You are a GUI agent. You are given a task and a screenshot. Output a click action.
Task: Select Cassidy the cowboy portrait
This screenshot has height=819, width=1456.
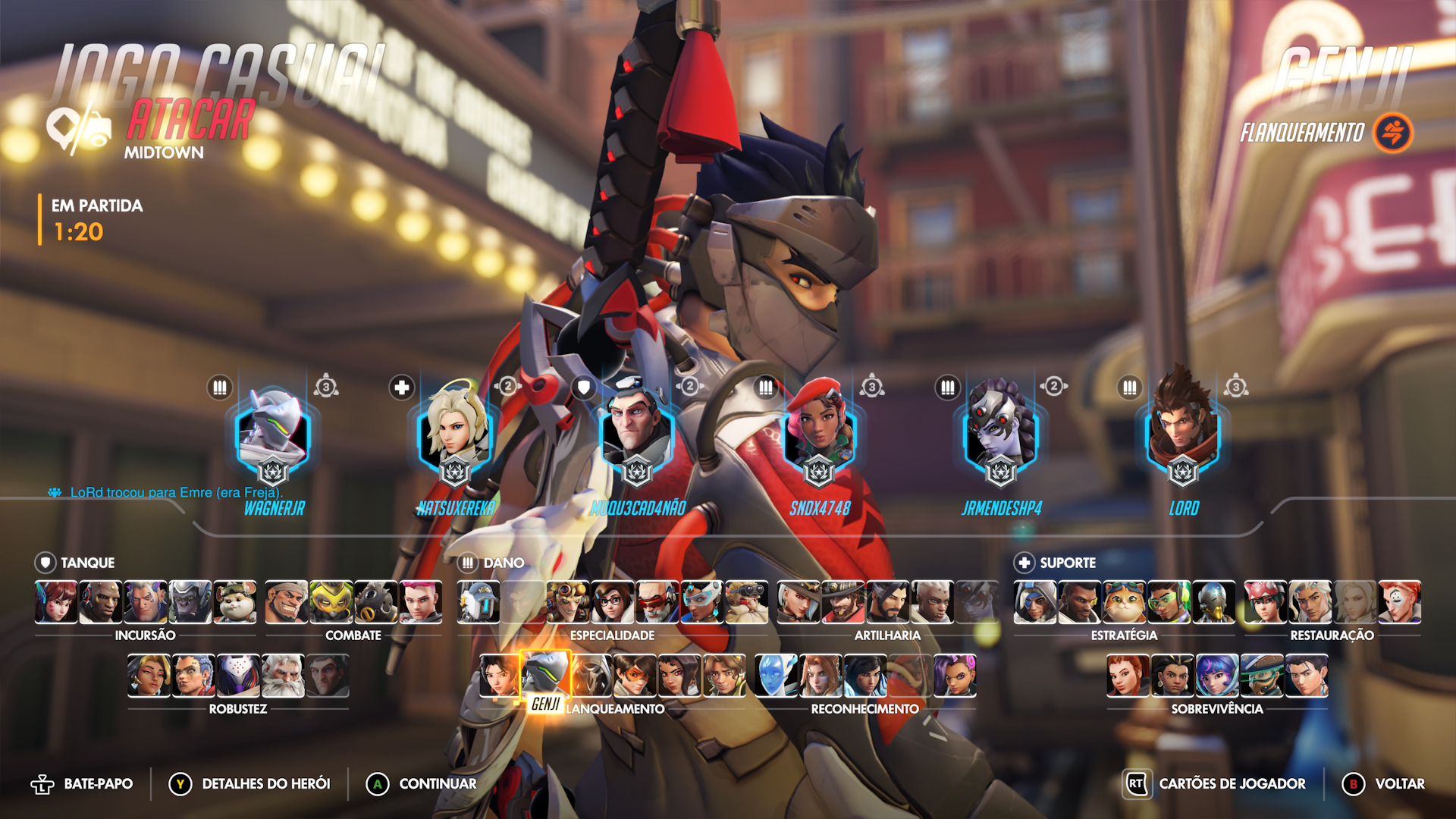point(843,601)
